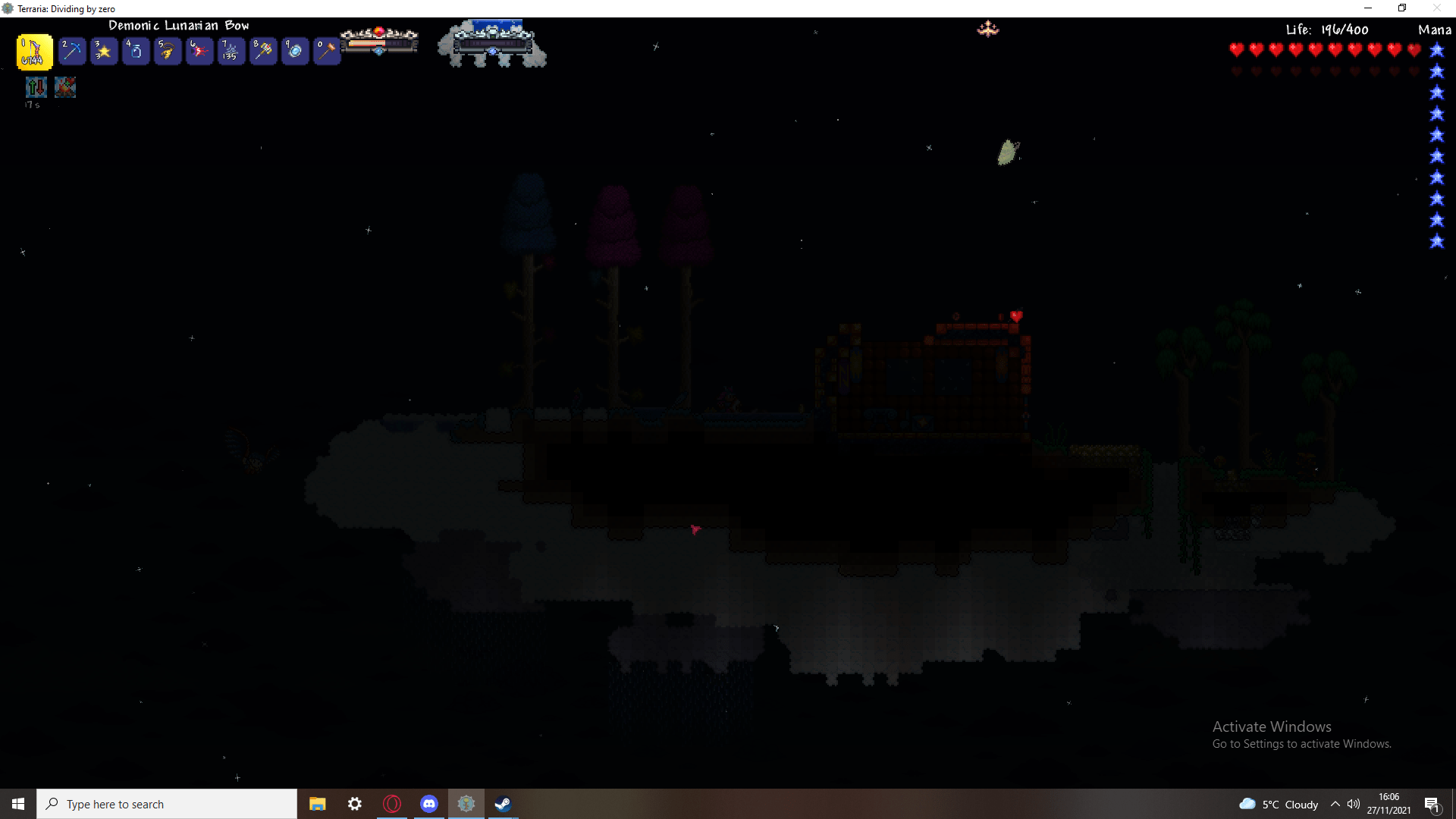Select the stack of 135 arrows in slot 7

231,52
